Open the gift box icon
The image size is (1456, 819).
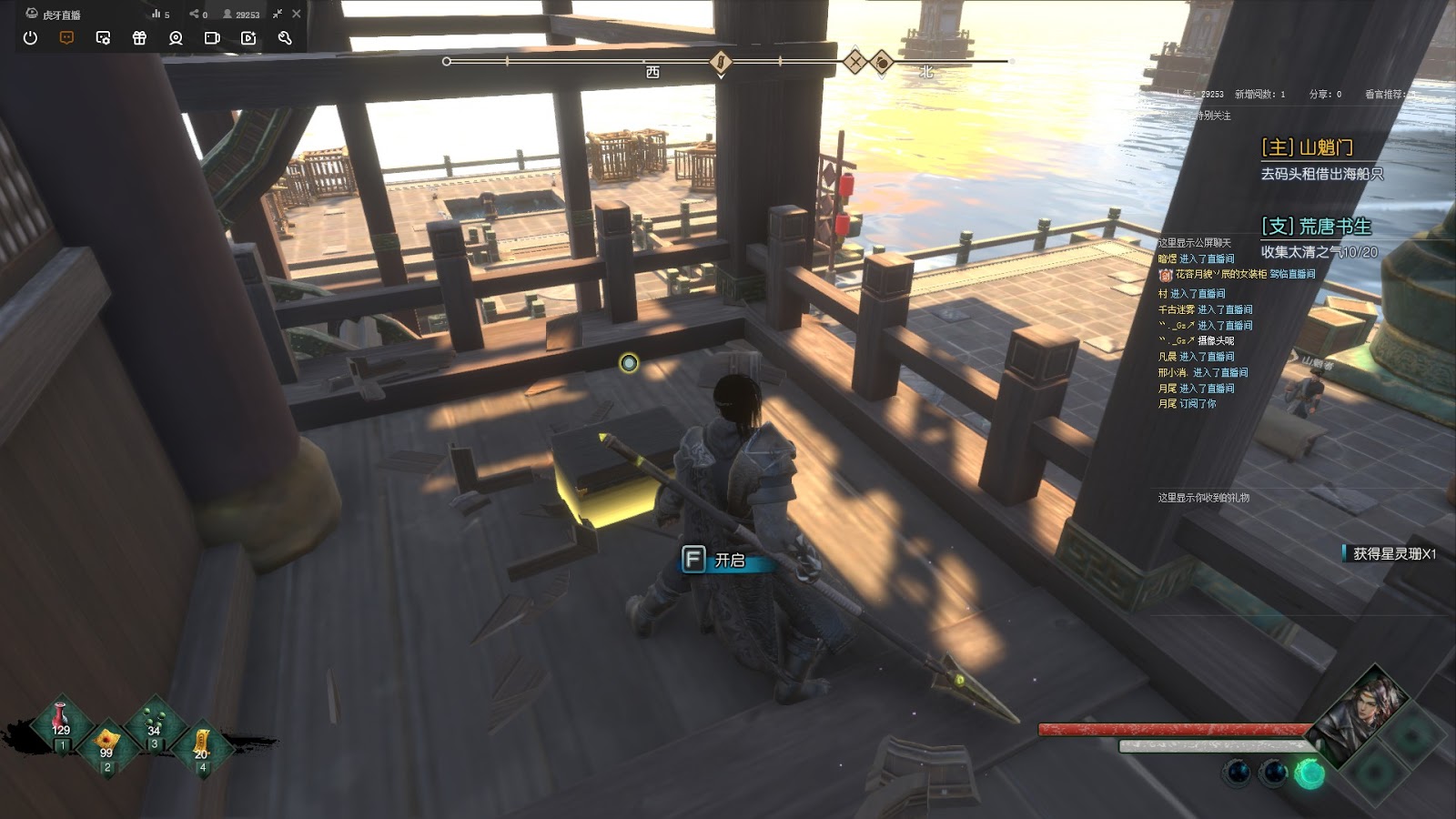coord(139,38)
